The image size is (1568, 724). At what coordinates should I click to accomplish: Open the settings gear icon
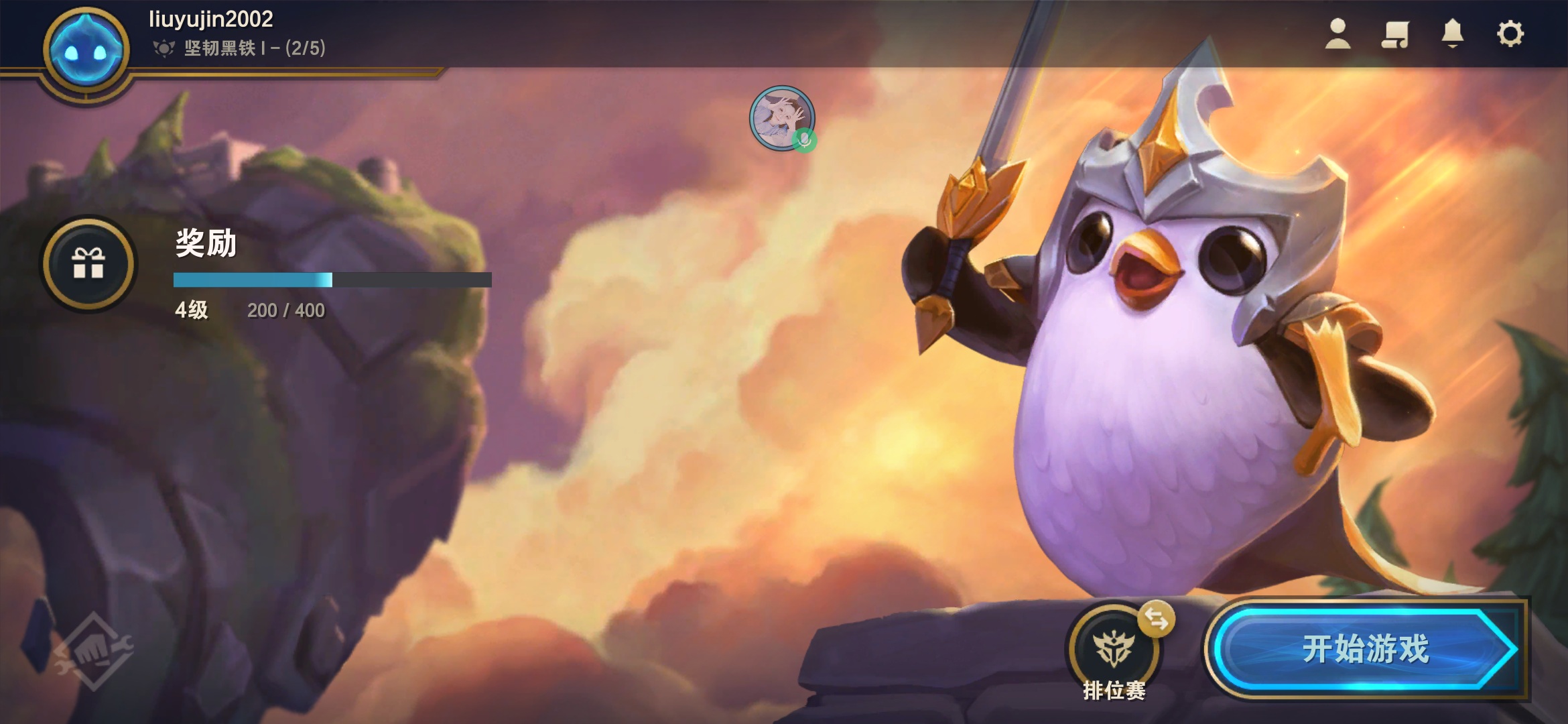1510,34
